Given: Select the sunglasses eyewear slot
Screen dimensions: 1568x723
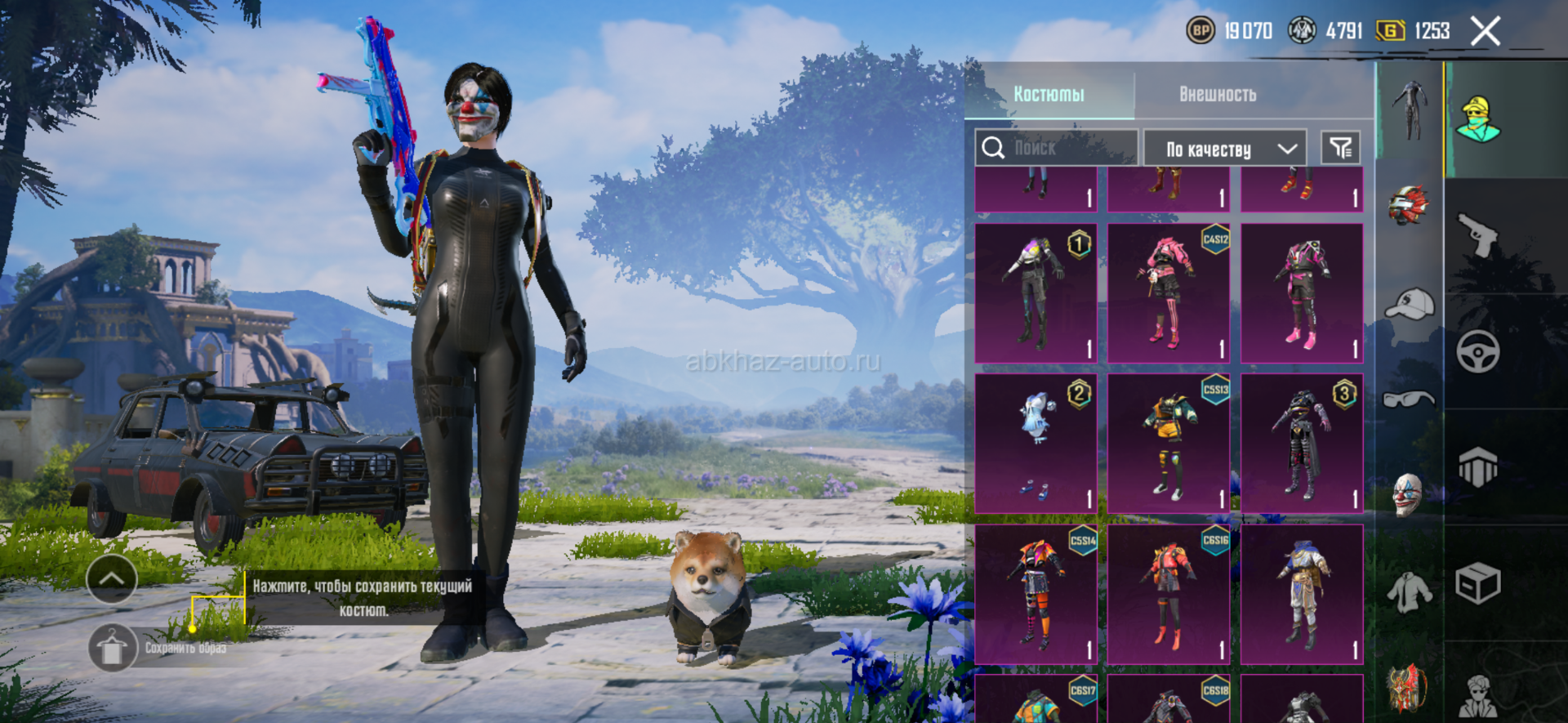Looking at the screenshot, I should pos(1409,399).
